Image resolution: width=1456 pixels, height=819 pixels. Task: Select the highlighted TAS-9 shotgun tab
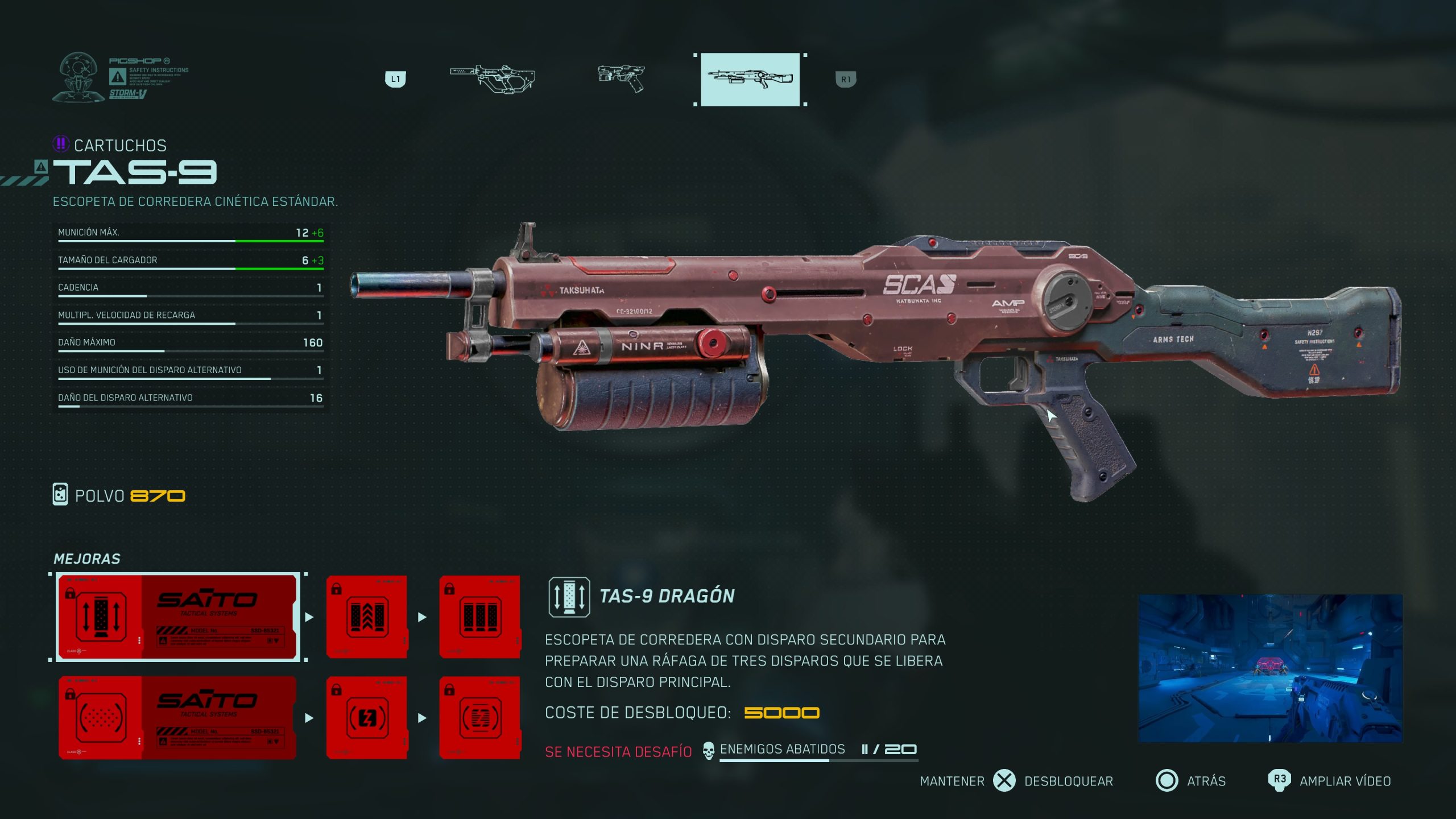tap(750, 79)
